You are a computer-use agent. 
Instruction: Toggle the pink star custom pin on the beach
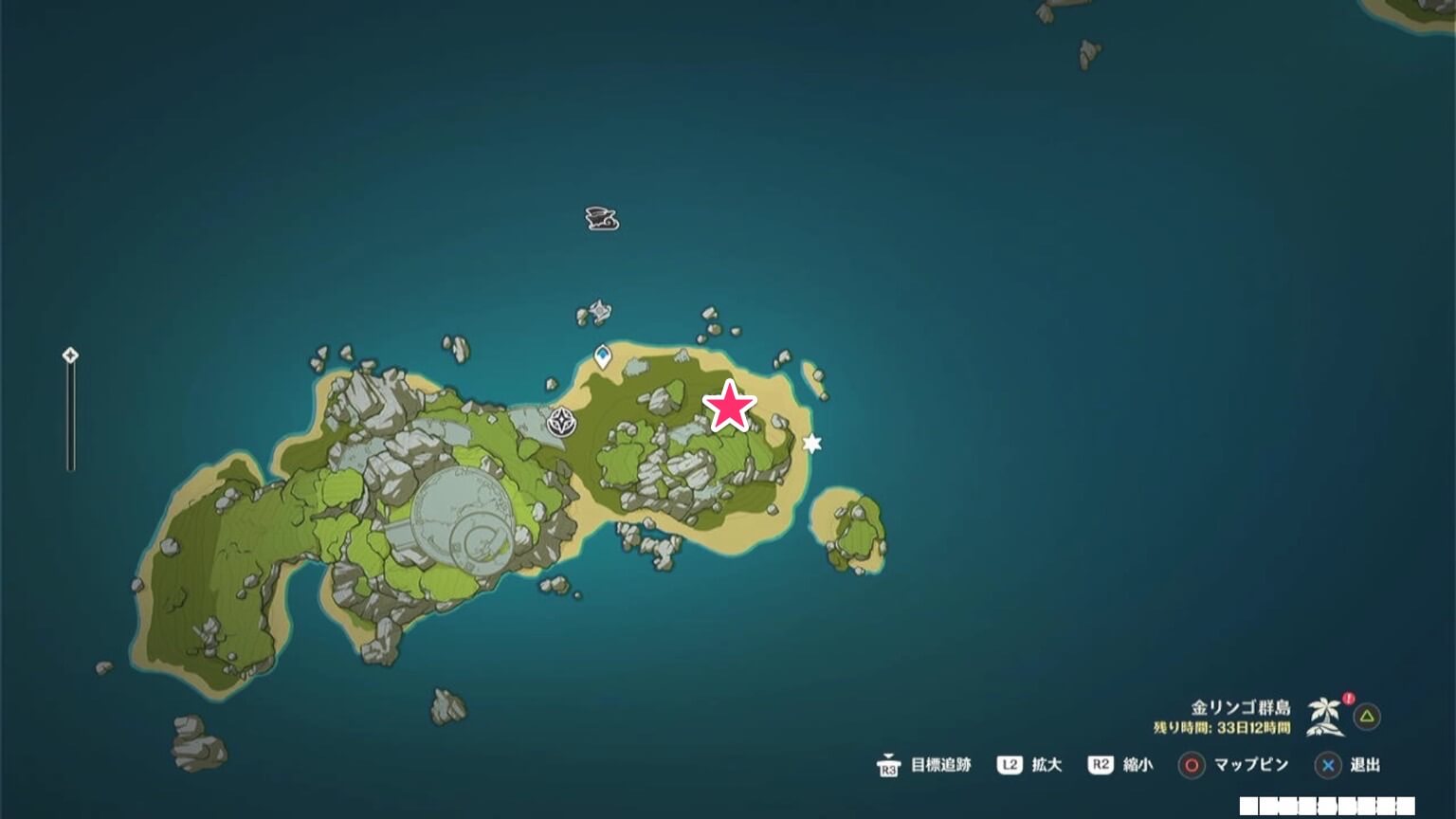[x=730, y=405]
